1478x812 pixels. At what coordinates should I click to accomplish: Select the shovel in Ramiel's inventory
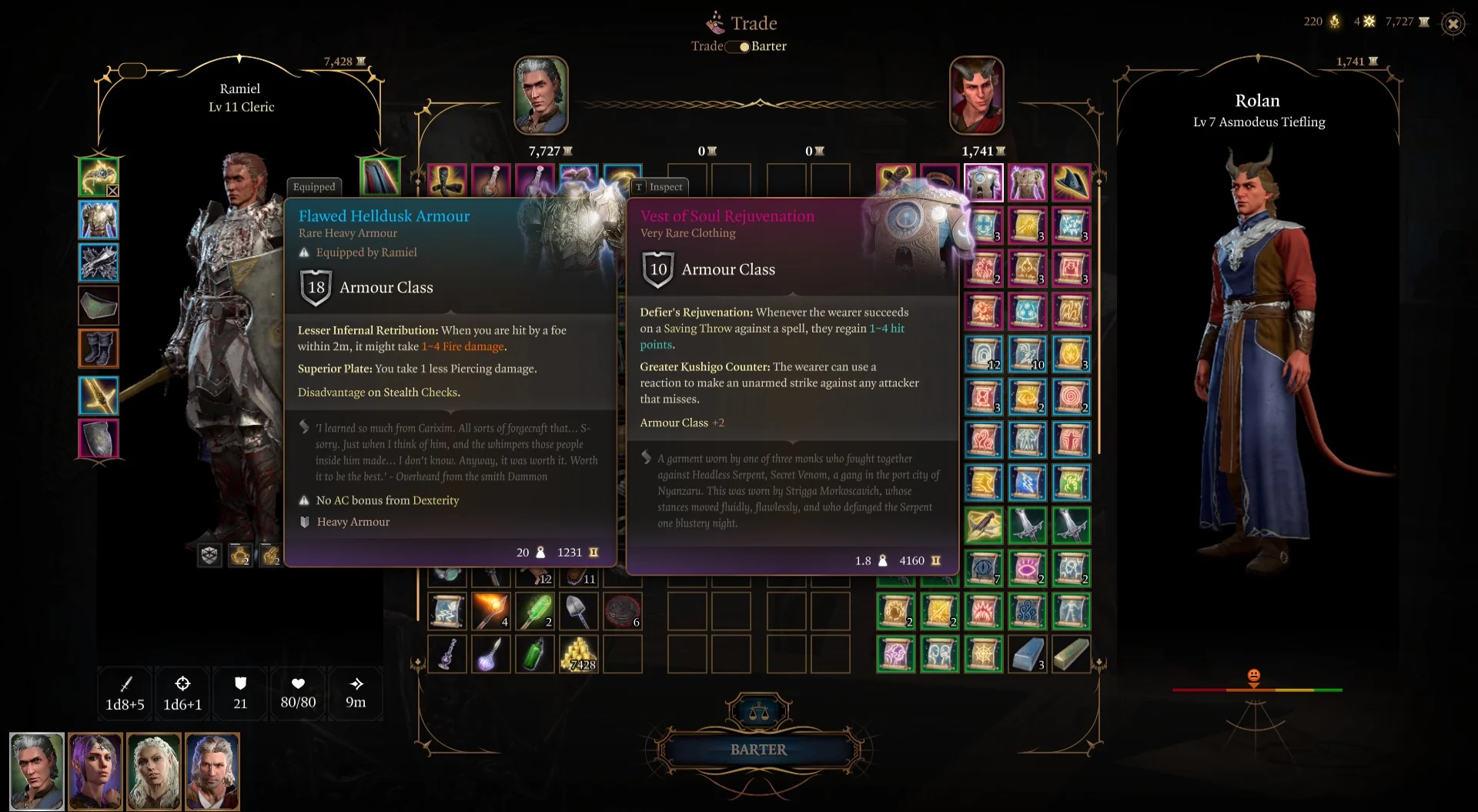click(579, 610)
